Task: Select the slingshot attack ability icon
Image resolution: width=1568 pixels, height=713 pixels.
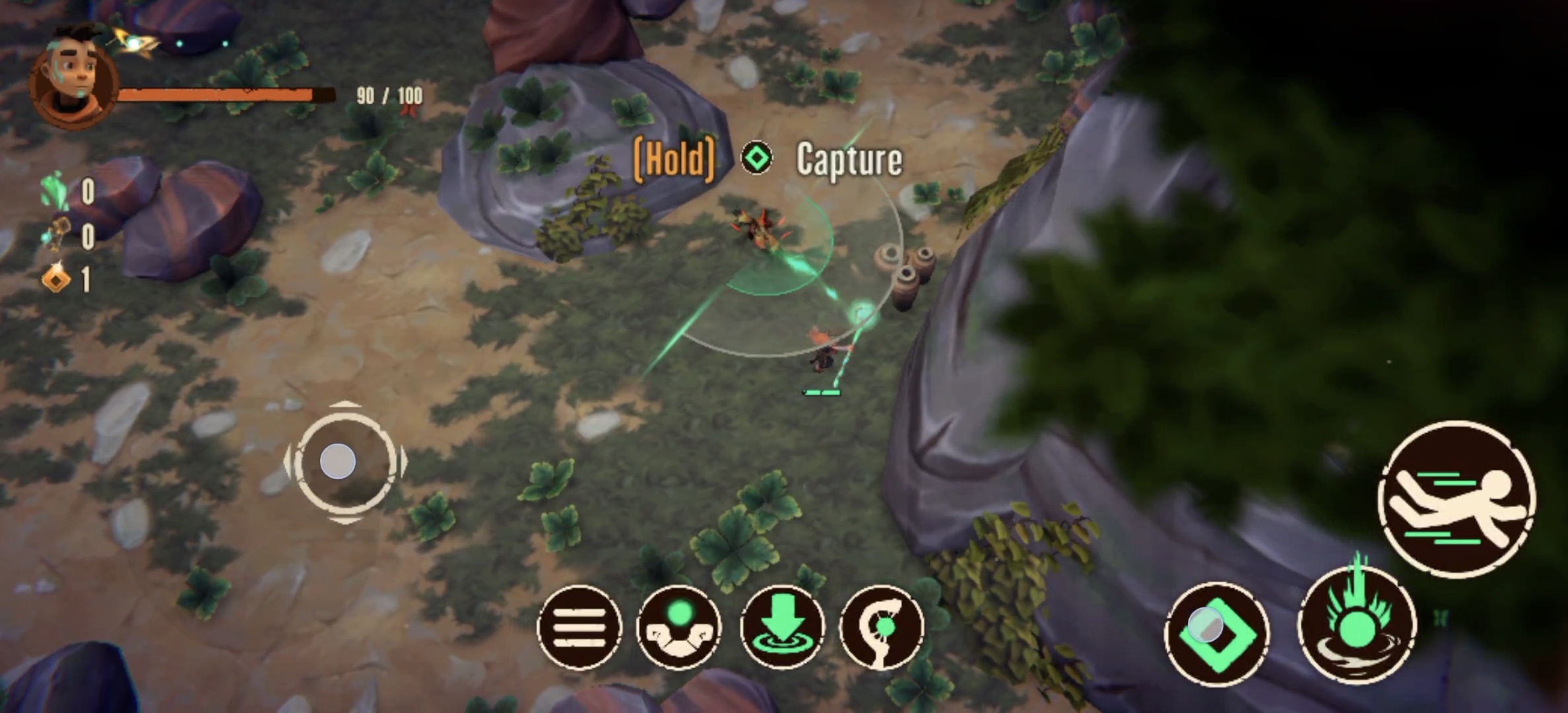Action: [679, 626]
